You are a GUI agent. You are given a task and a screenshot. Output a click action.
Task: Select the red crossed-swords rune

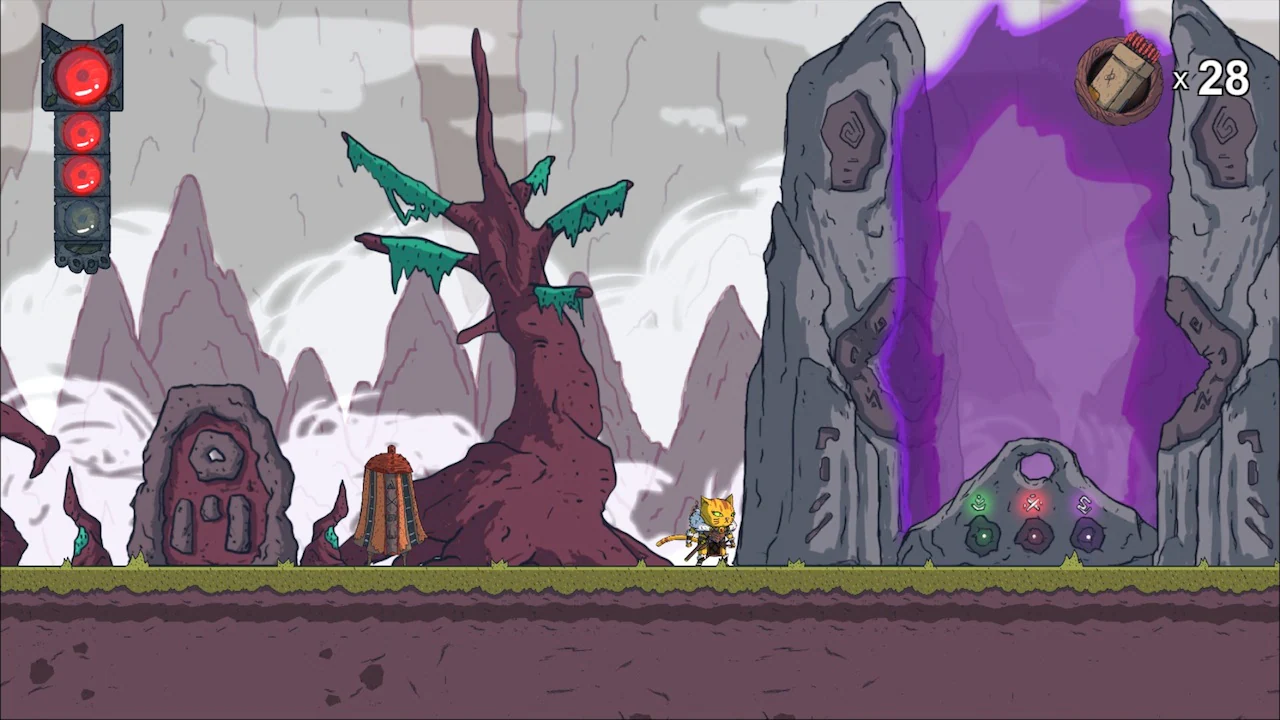click(x=1033, y=503)
